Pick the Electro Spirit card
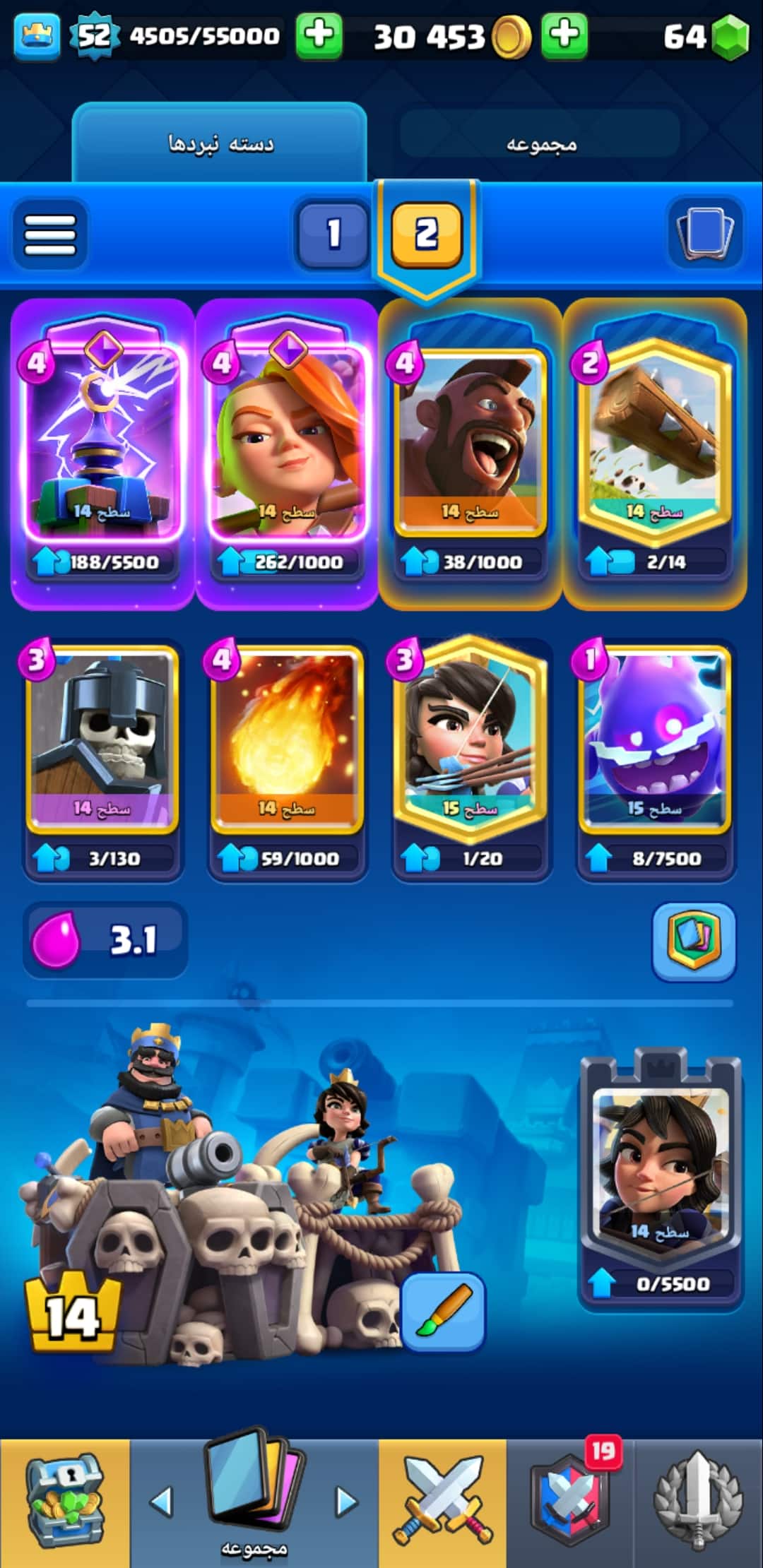Image resolution: width=763 pixels, height=1568 pixels. click(x=654, y=738)
